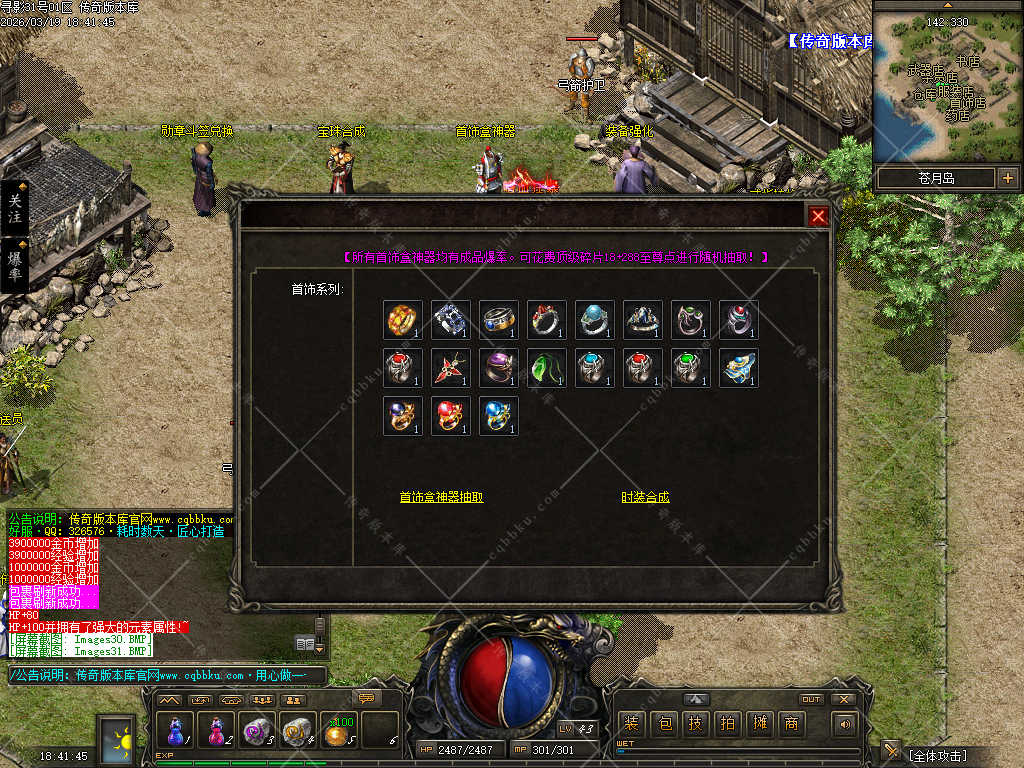Image resolution: width=1024 pixels, height=768 pixels.
Task: Open the 拍 auction panel
Action: click(727, 724)
